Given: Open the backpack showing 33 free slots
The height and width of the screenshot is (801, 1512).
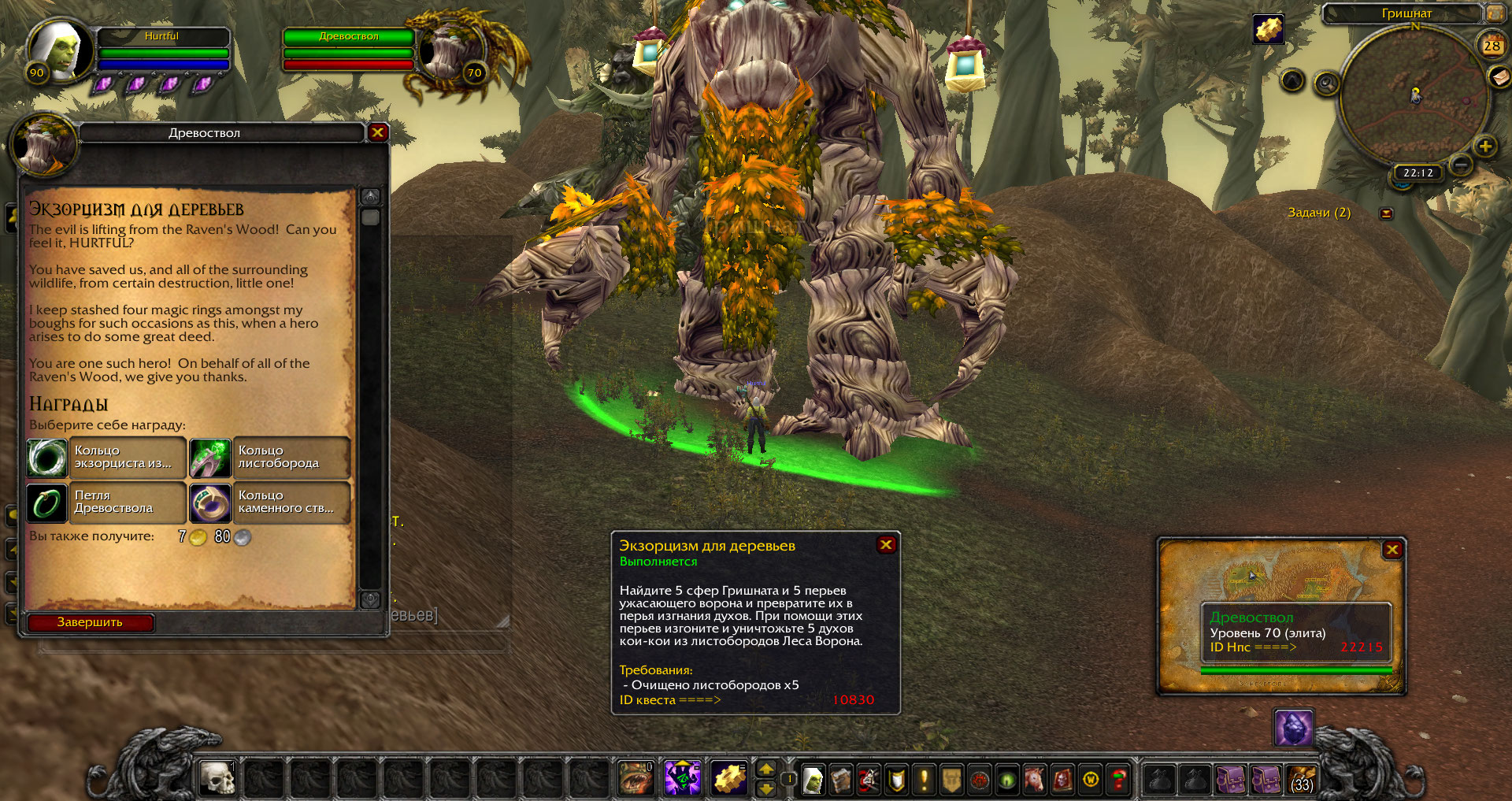Looking at the screenshot, I should coord(1302,780).
